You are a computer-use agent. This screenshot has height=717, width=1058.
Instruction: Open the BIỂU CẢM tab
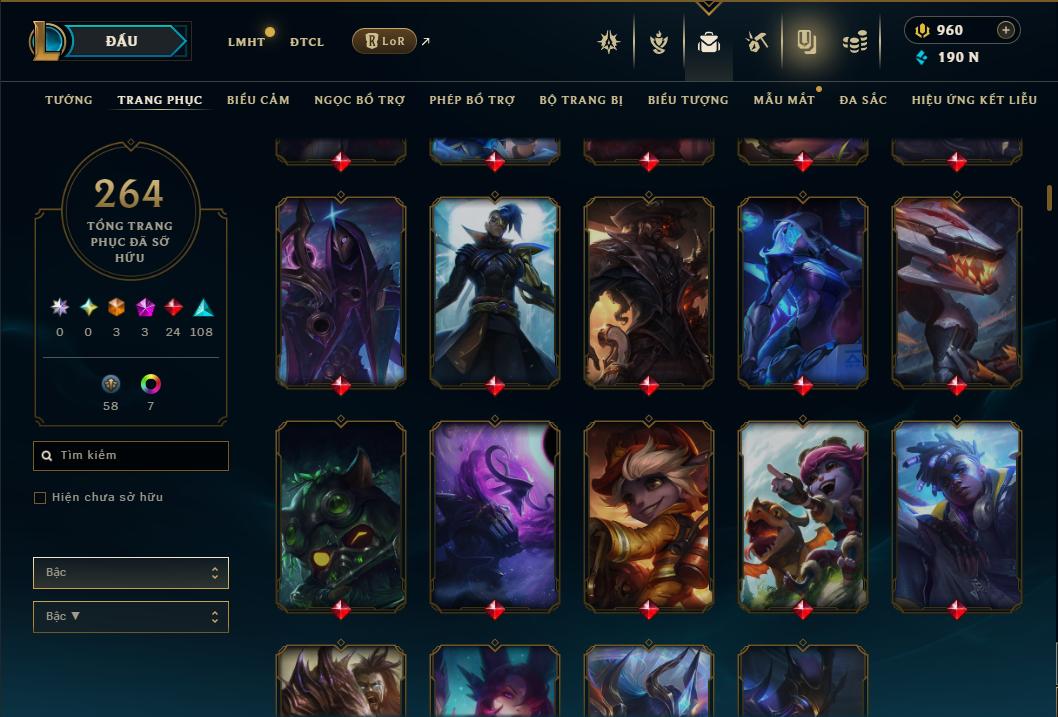click(258, 100)
